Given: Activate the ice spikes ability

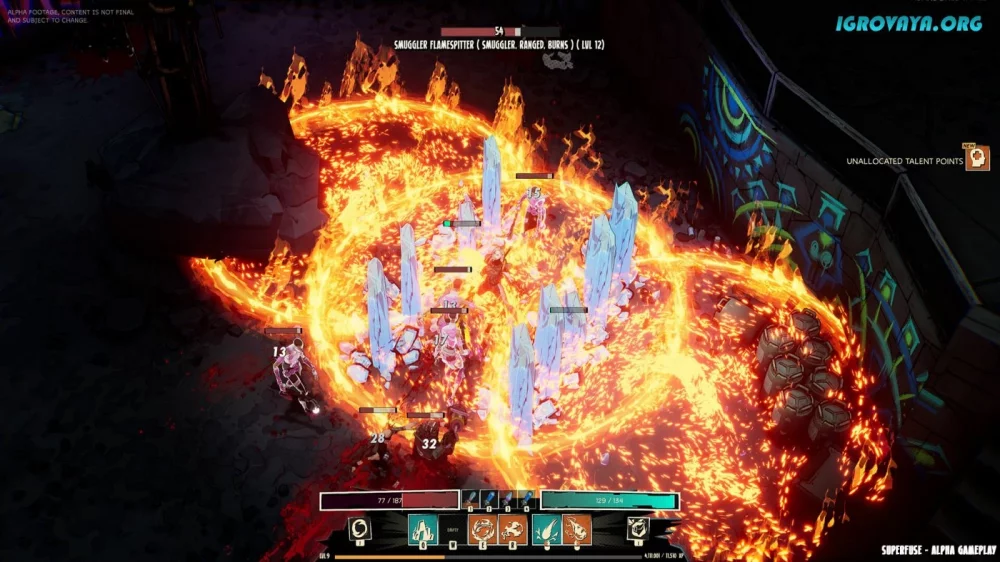Looking at the screenshot, I should (x=421, y=529).
